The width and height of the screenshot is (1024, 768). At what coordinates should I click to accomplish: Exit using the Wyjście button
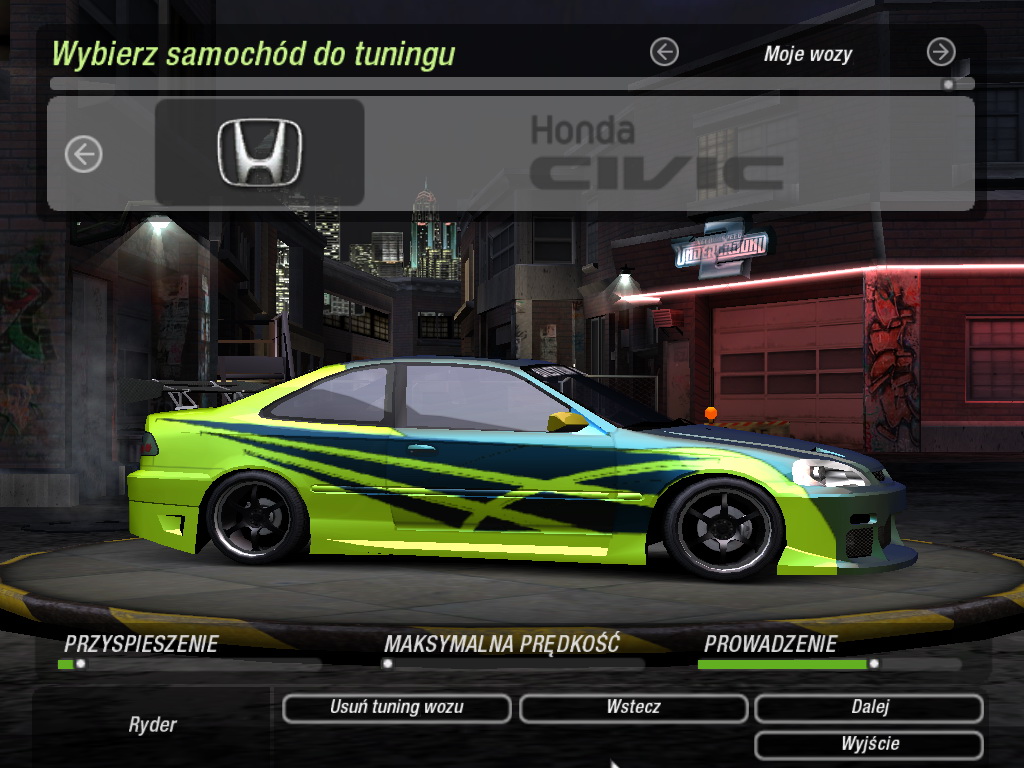click(869, 745)
